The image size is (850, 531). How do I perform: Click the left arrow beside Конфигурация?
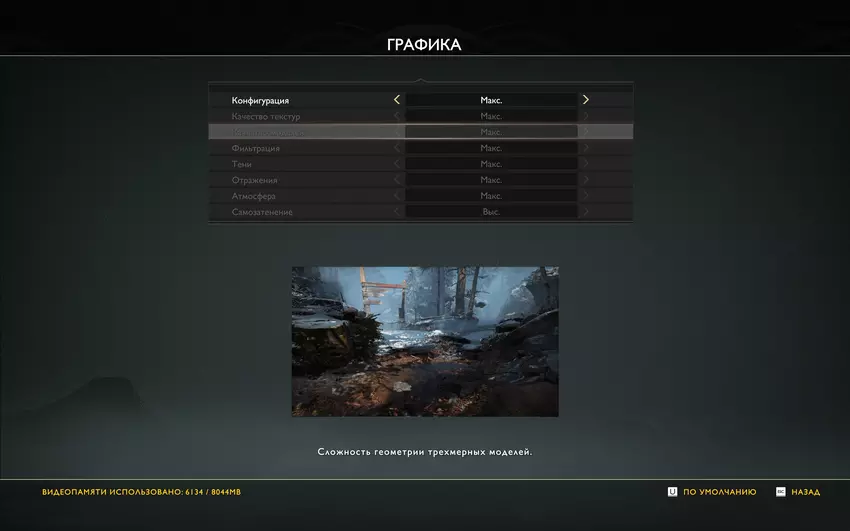[397, 100]
